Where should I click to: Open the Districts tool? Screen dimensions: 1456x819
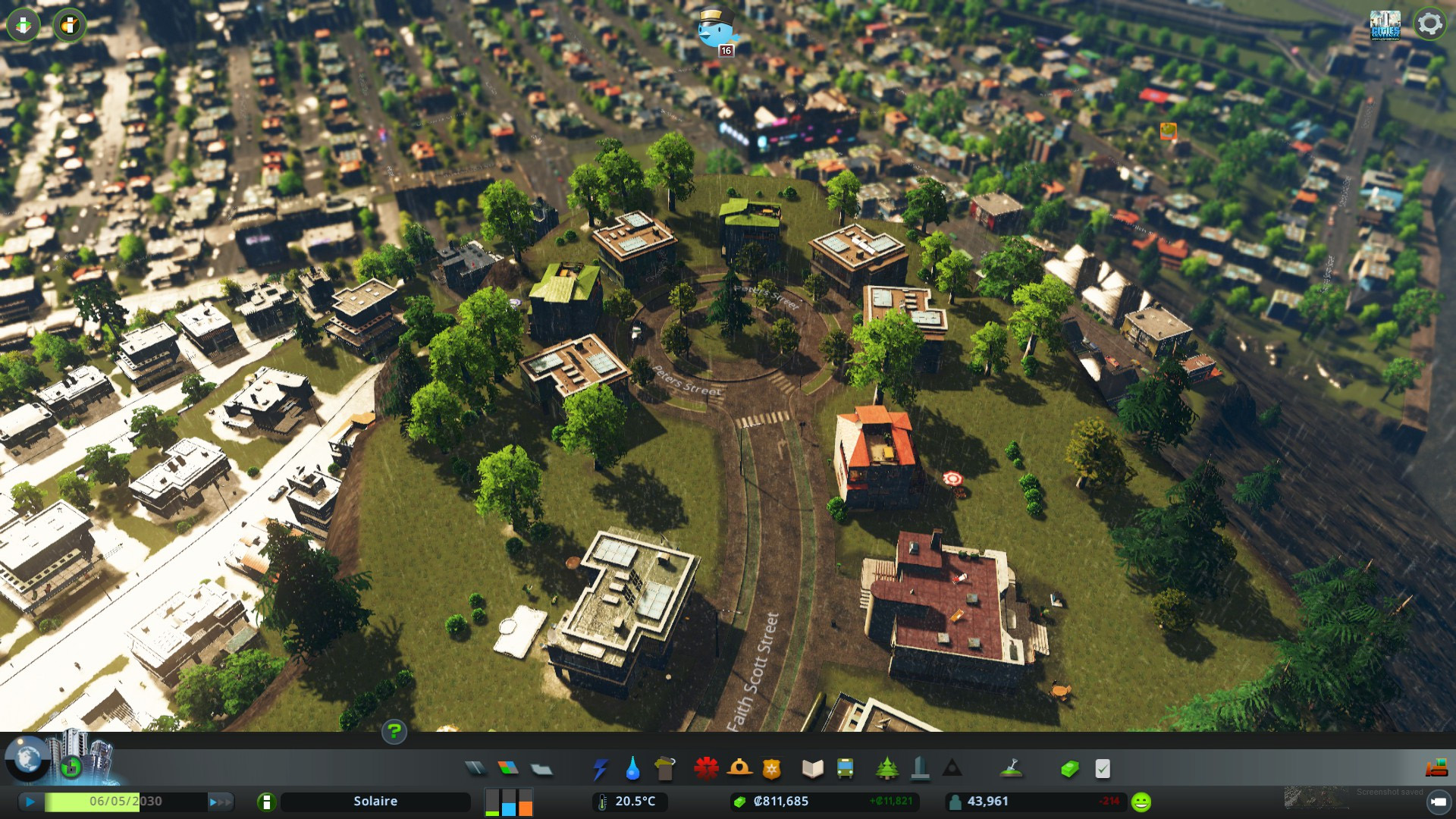[541, 769]
